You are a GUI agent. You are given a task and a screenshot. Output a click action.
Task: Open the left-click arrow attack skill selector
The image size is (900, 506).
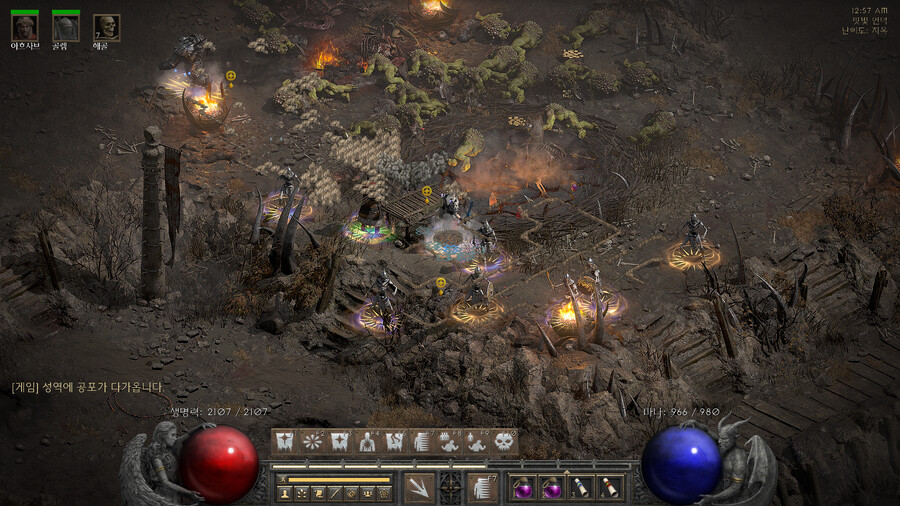(x=418, y=487)
